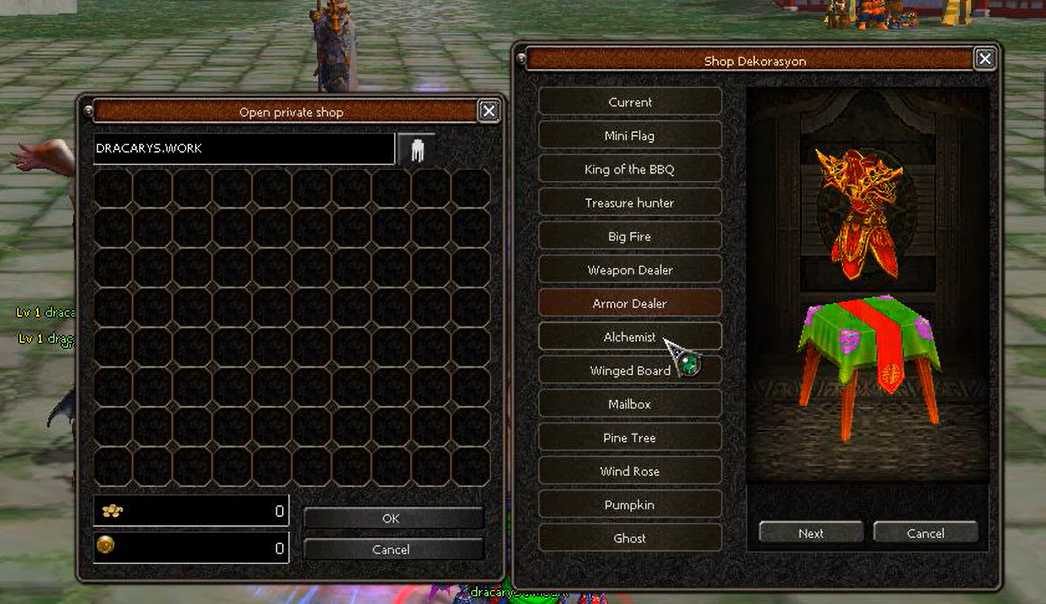The image size is (1046, 604).
Task: Select Treasure hunter from the list
Action: 630,203
